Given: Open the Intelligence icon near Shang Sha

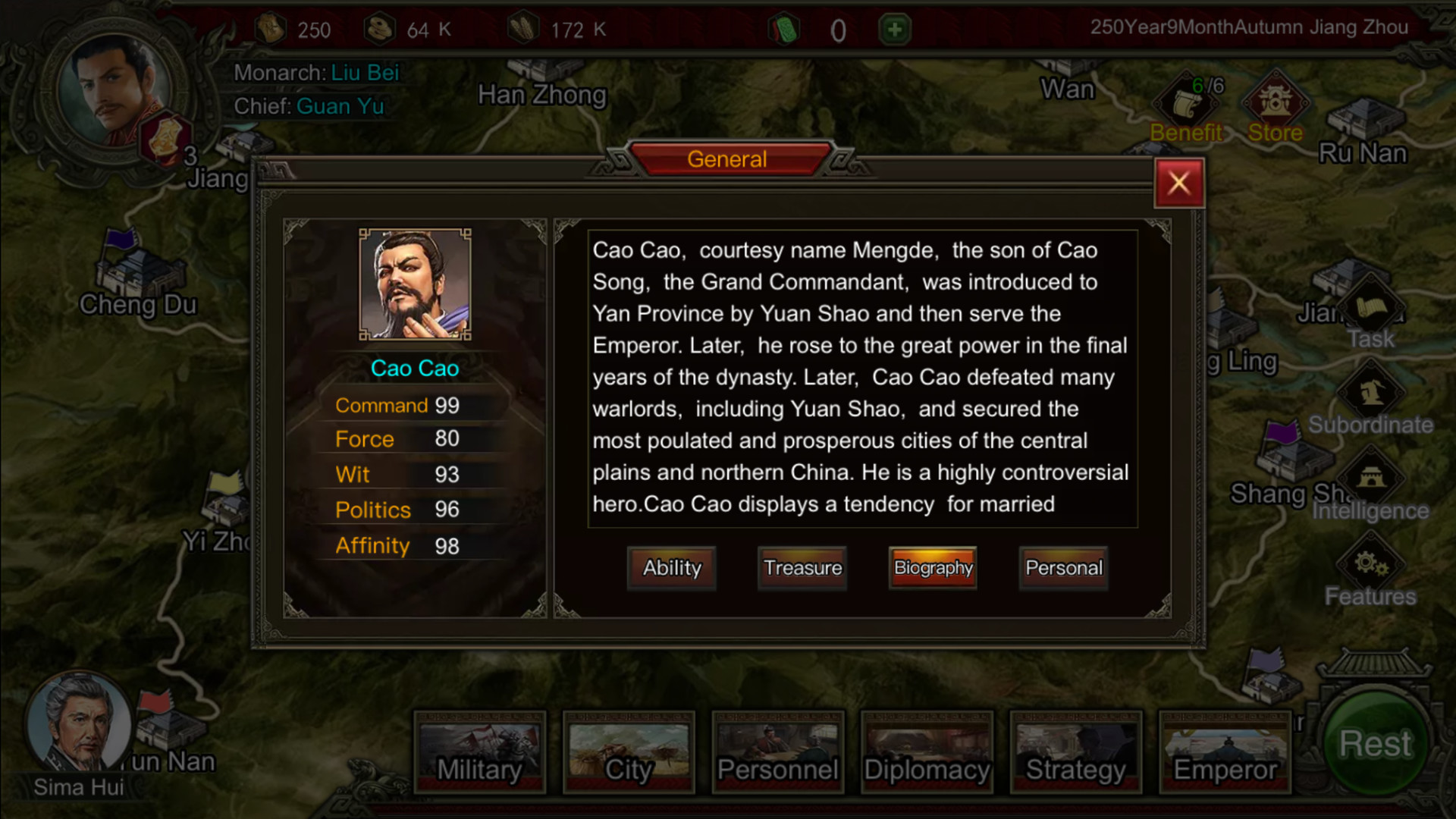Looking at the screenshot, I should 1373,478.
